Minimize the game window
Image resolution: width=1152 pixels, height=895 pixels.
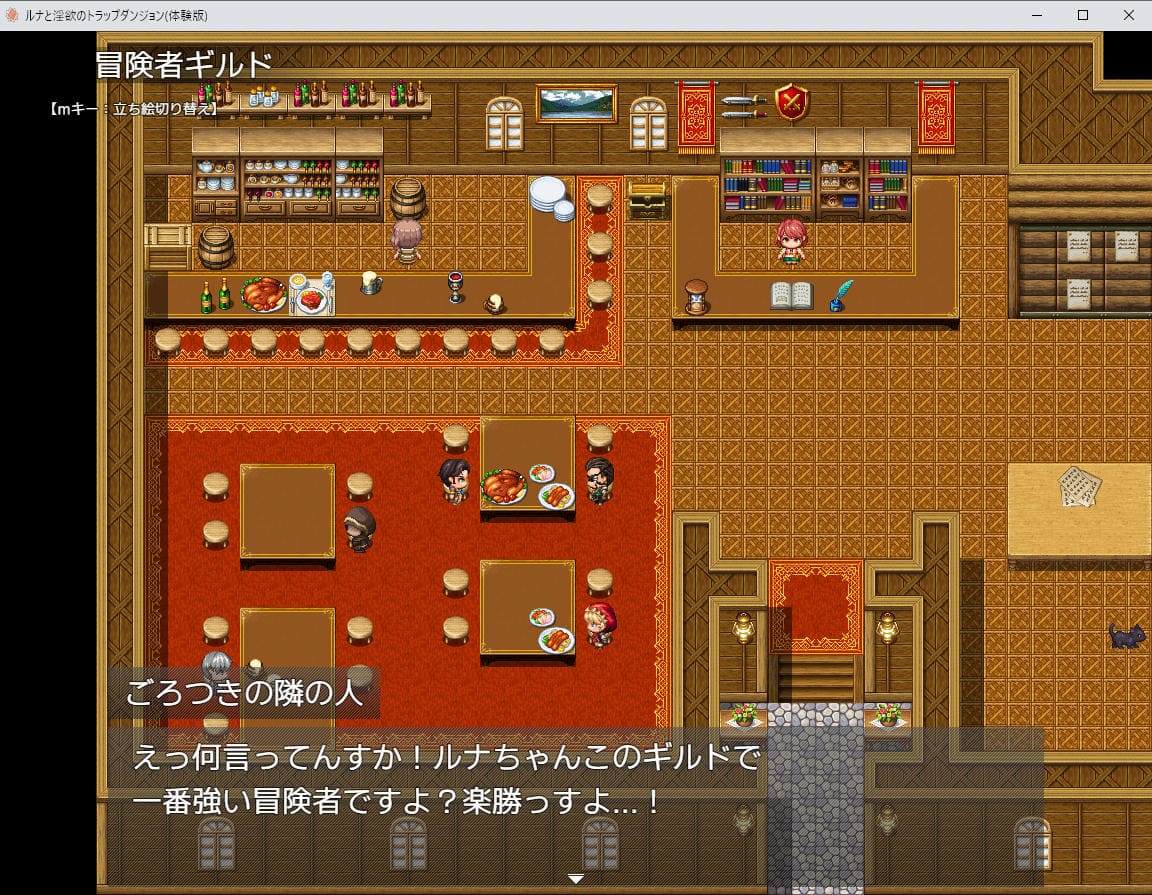(x=1037, y=15)
